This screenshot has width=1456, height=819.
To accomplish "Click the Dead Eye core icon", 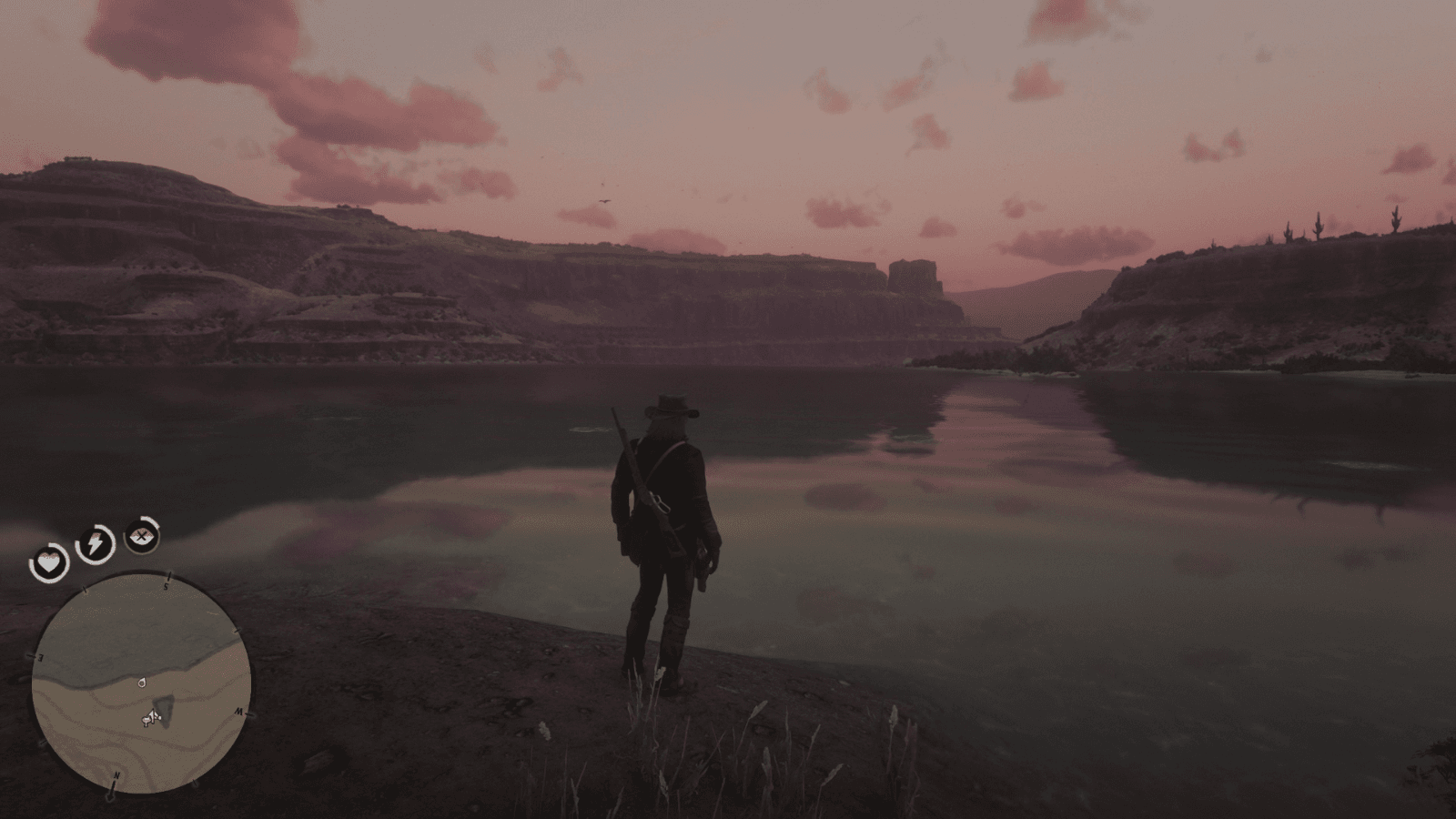I will click(x=141, y=535).
